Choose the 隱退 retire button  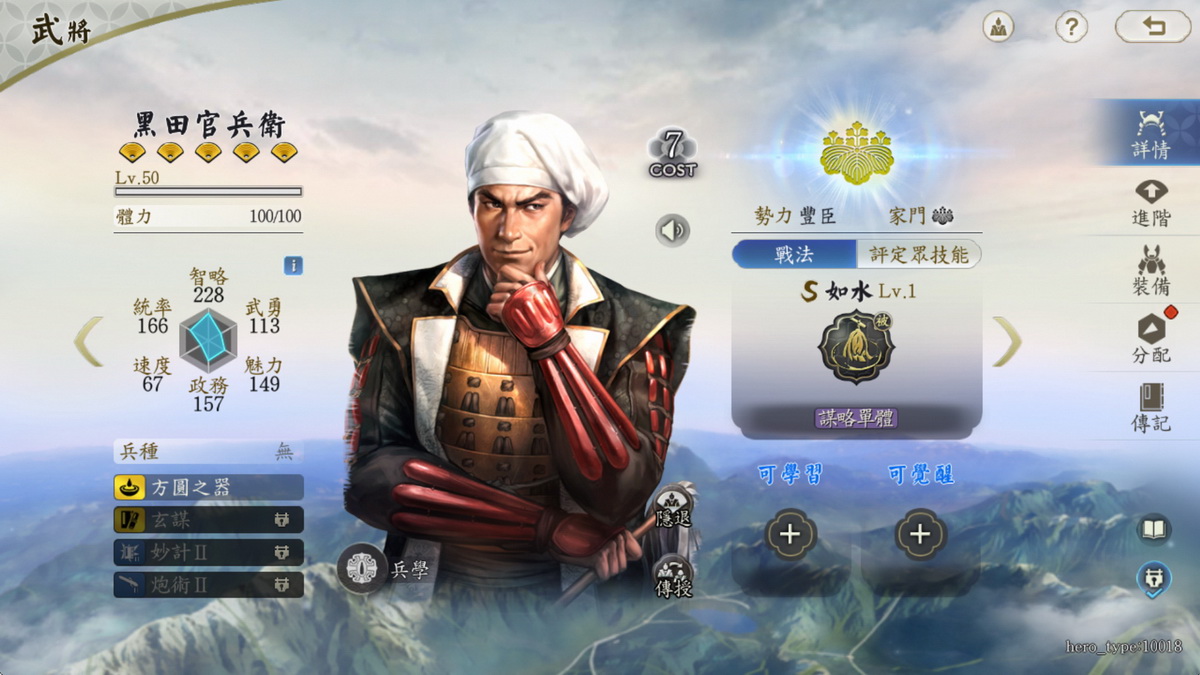[673, 510]
